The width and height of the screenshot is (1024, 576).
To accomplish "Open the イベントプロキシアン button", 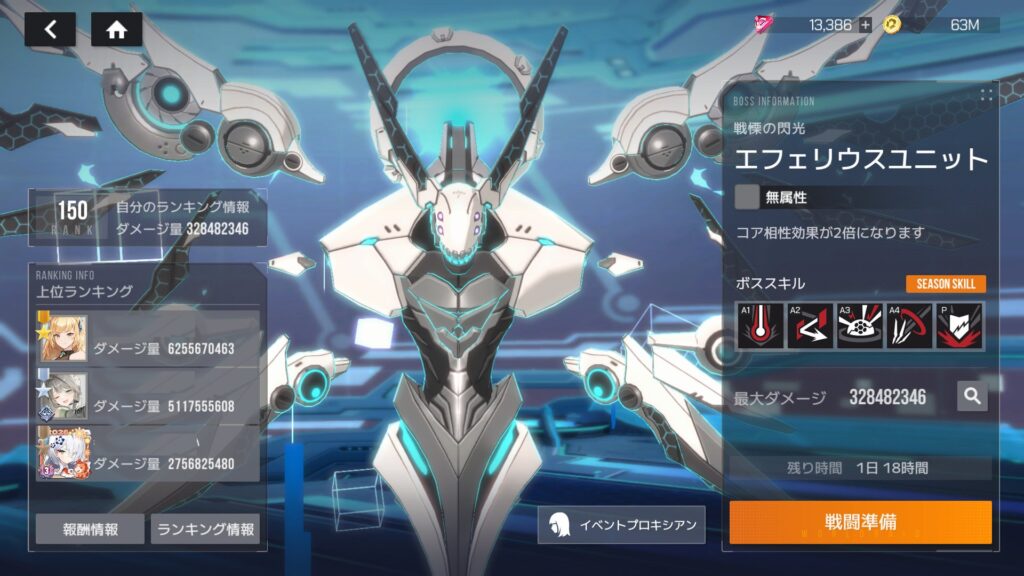I will pos(621,524).
